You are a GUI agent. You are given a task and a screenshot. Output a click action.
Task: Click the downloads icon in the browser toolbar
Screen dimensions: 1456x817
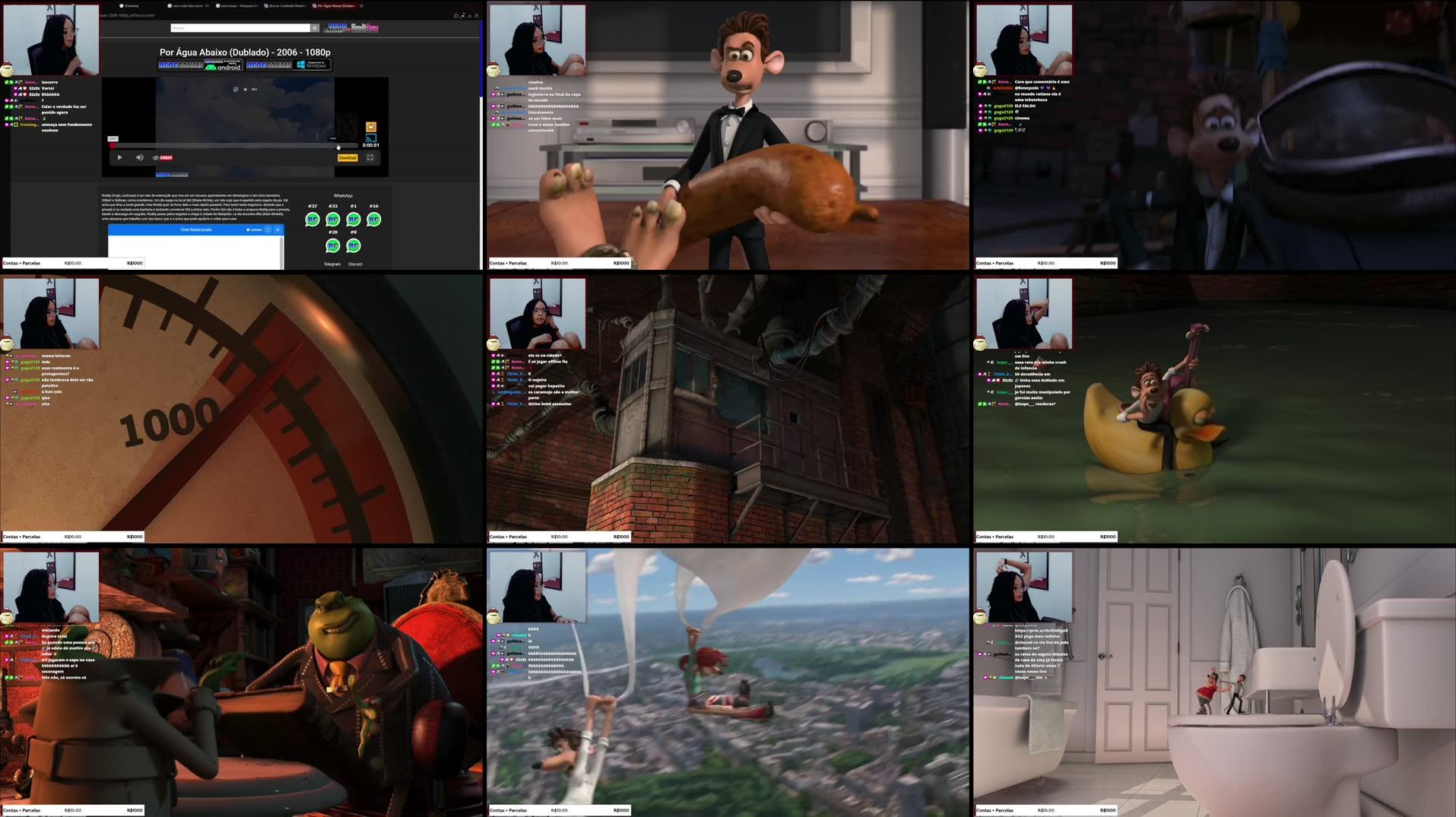[x=470, y=15]
